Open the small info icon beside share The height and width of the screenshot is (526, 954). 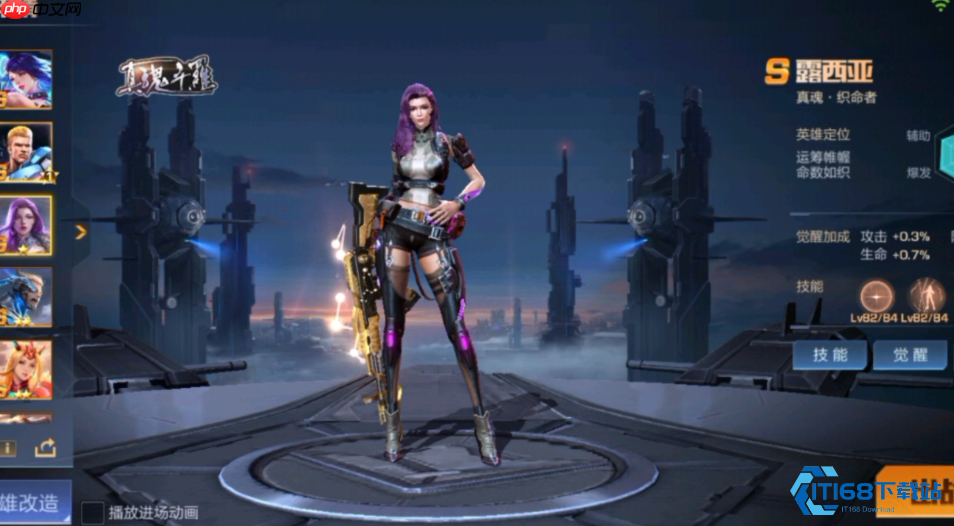coord(9,447)
